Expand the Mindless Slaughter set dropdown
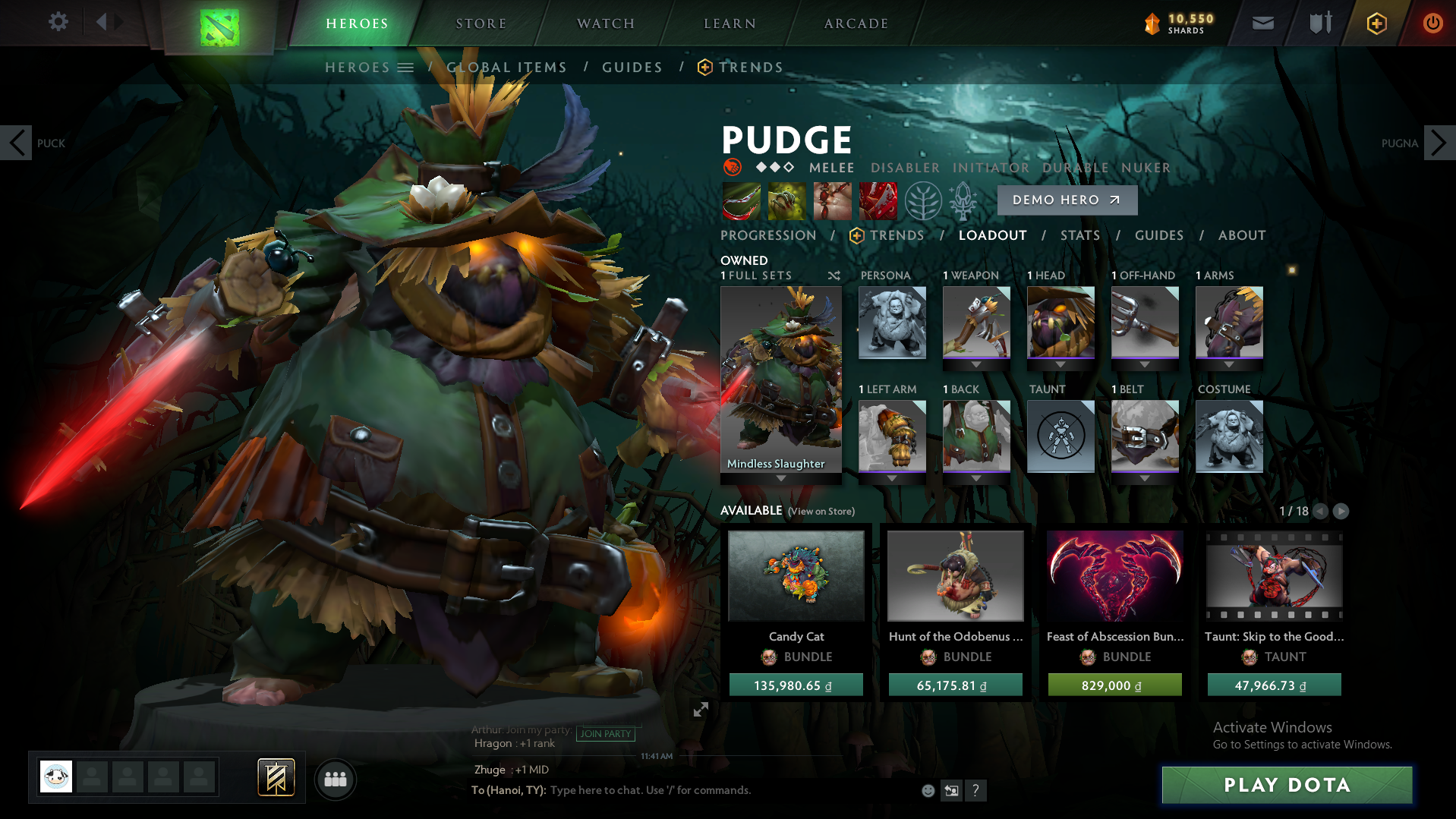The height and width of the screenshot is (819, 1456). [x=780, y=478]
